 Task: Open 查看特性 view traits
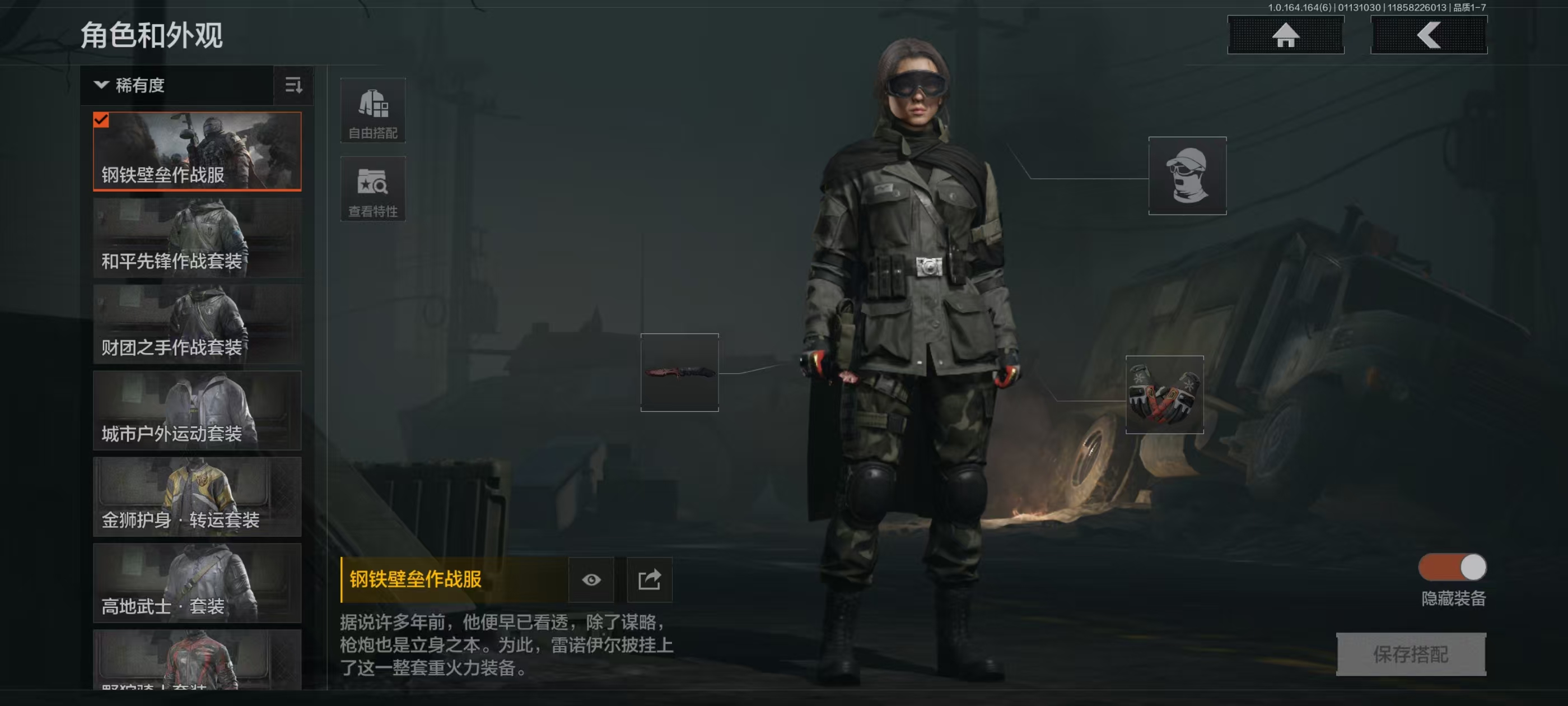[x=372, y=189]
